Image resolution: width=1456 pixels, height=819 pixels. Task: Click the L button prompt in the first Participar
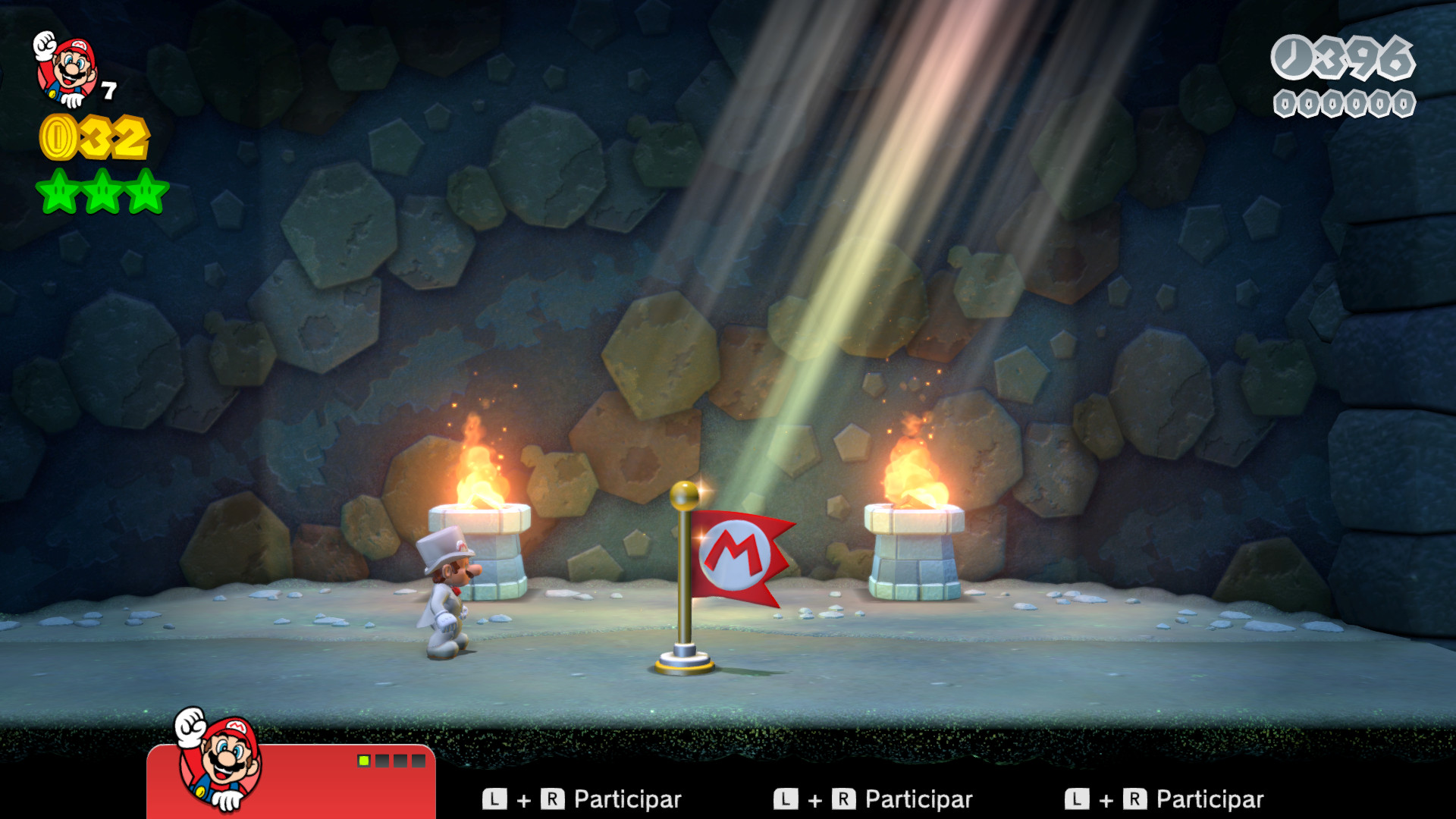coord(494,799)
